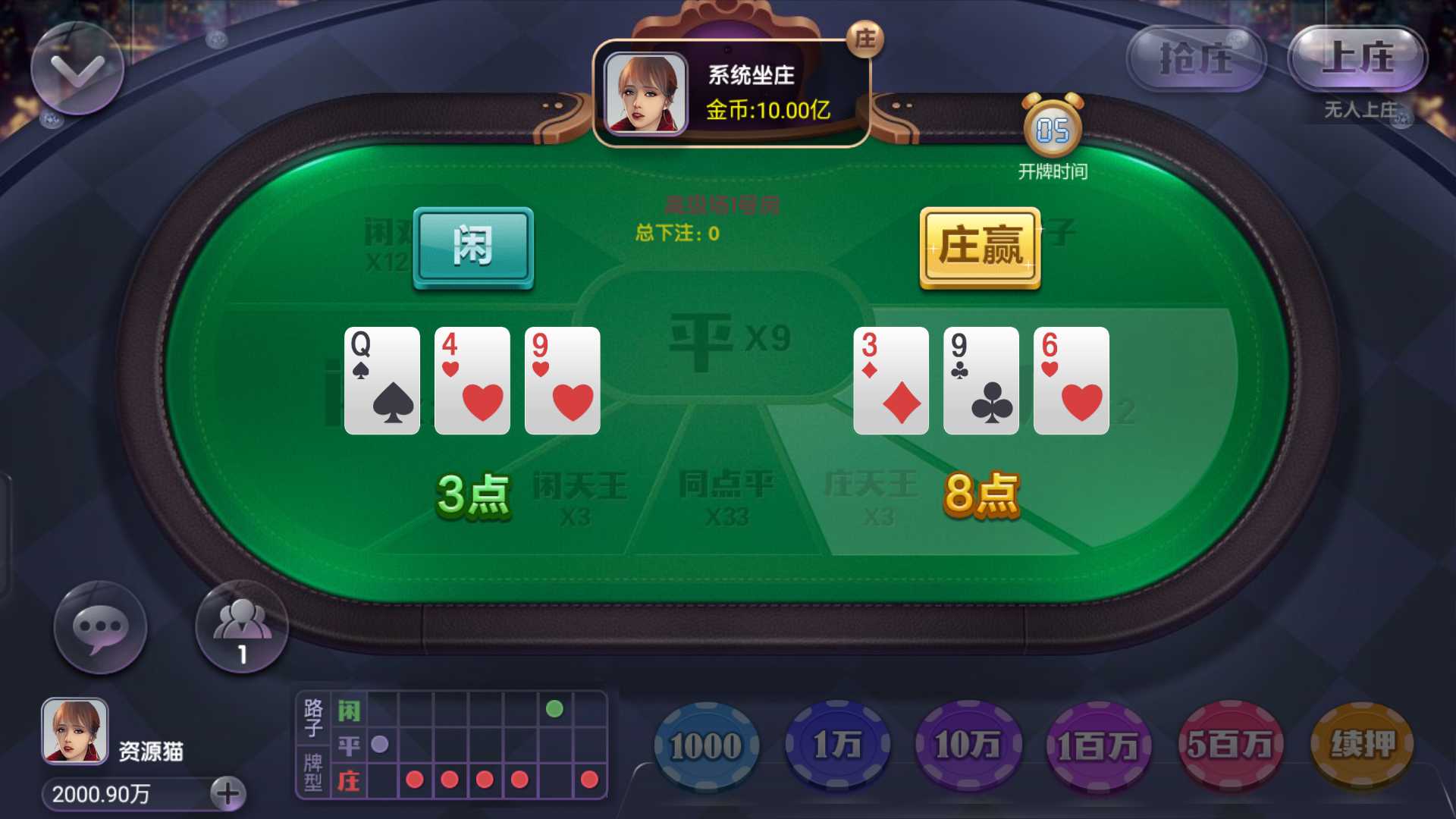1456x819 pixels.
Task: Bet on the 庄天王 X3 area
Action: point(872,497)
